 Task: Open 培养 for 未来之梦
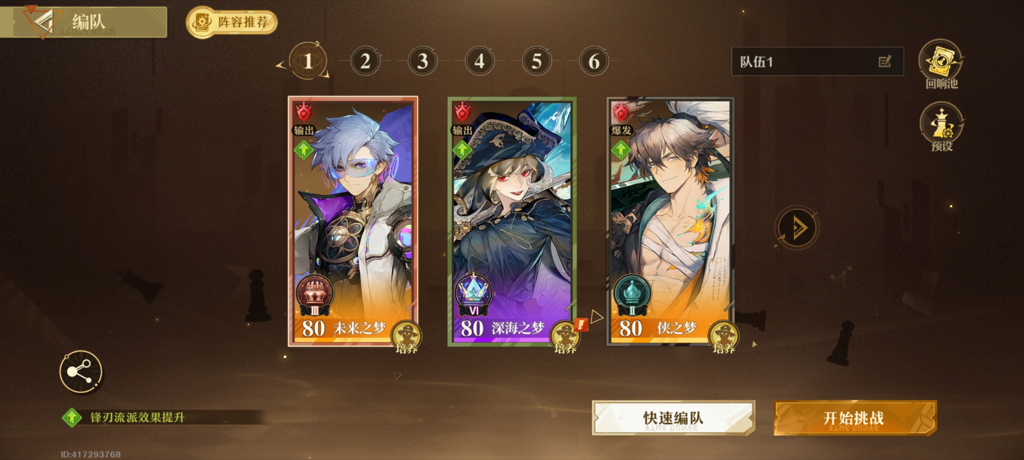click(406, 337)
